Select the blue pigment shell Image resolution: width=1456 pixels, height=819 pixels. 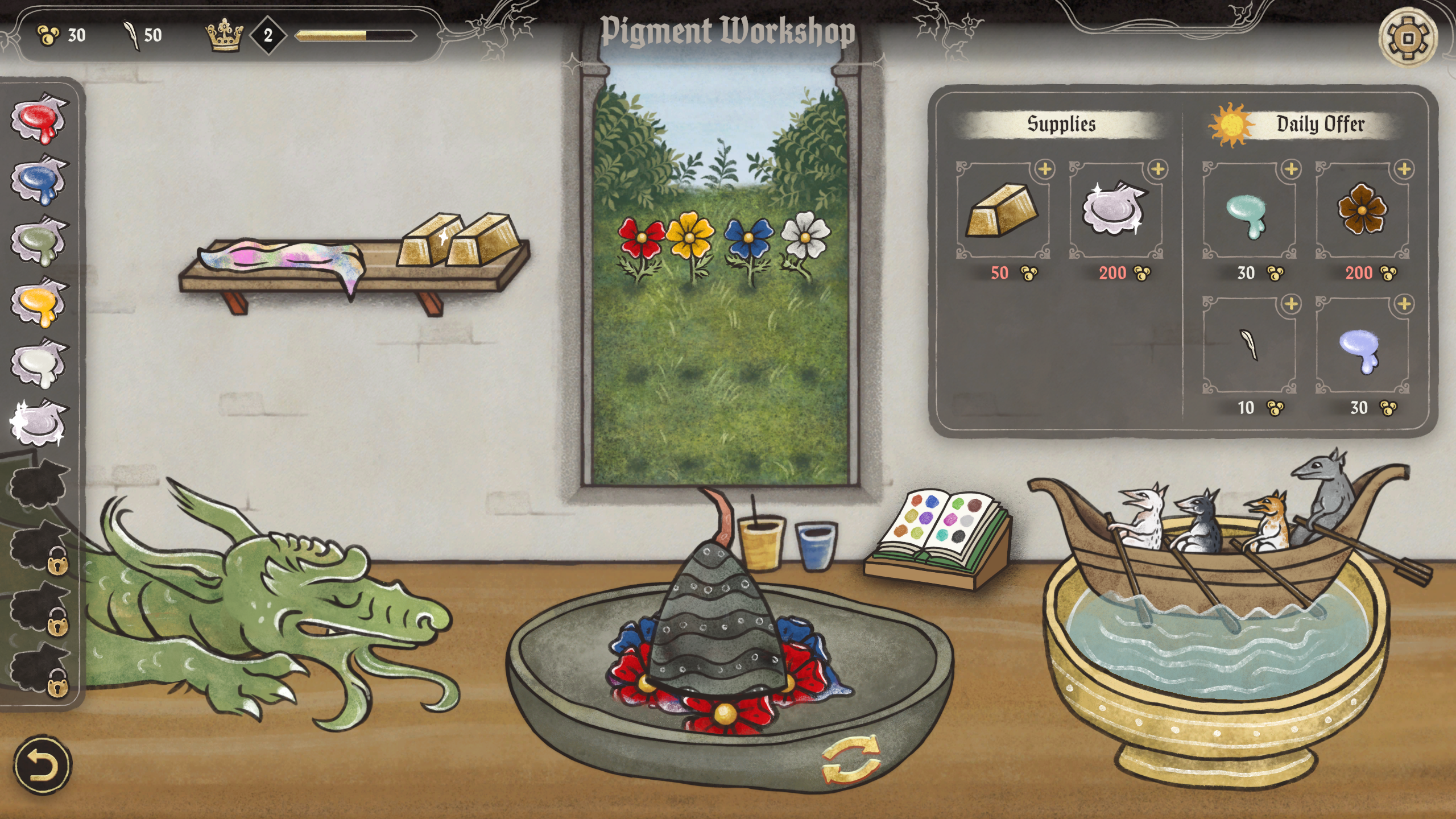point(39,181)
